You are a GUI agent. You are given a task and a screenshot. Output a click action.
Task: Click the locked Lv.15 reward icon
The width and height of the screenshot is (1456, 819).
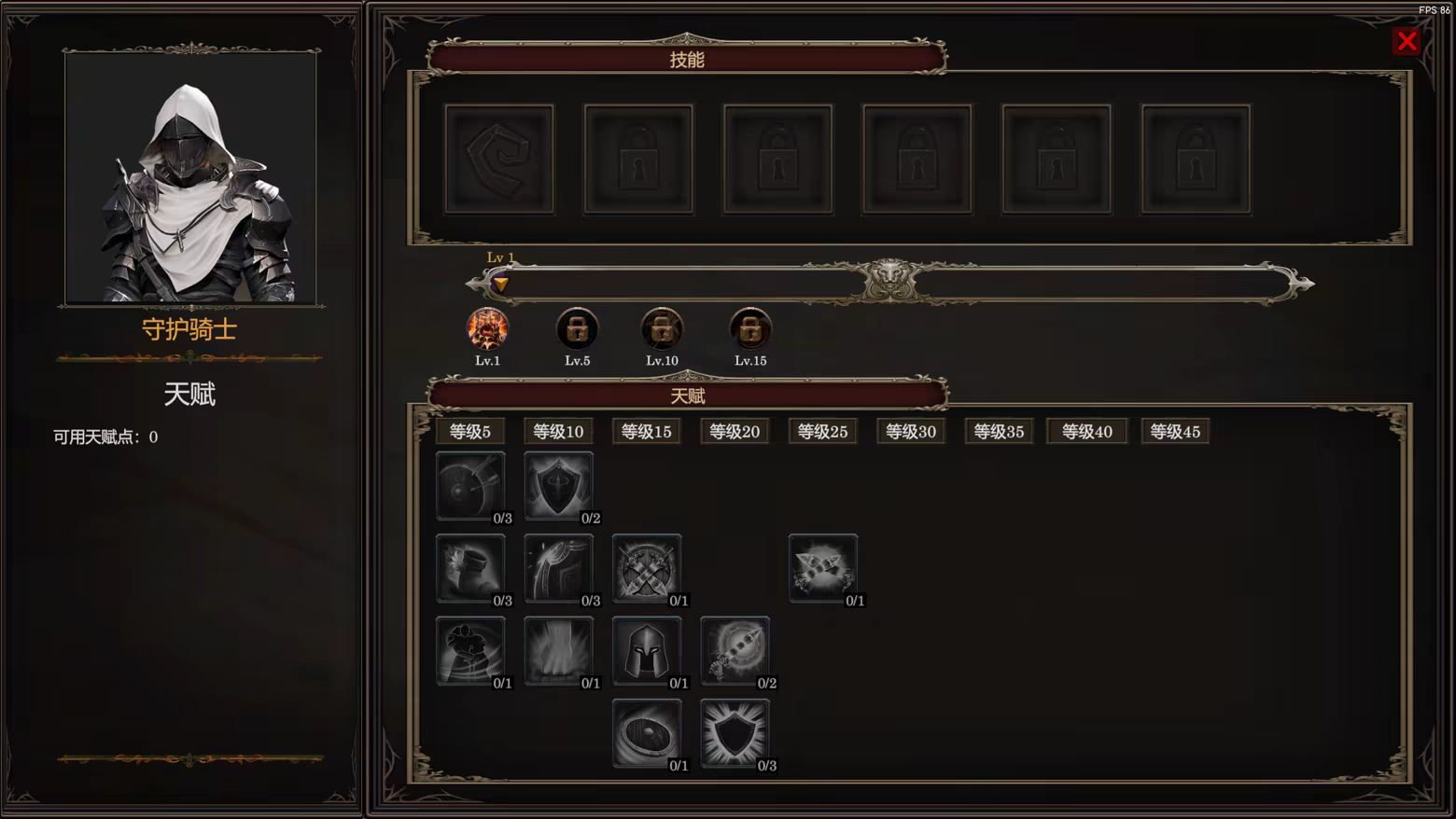750,329
